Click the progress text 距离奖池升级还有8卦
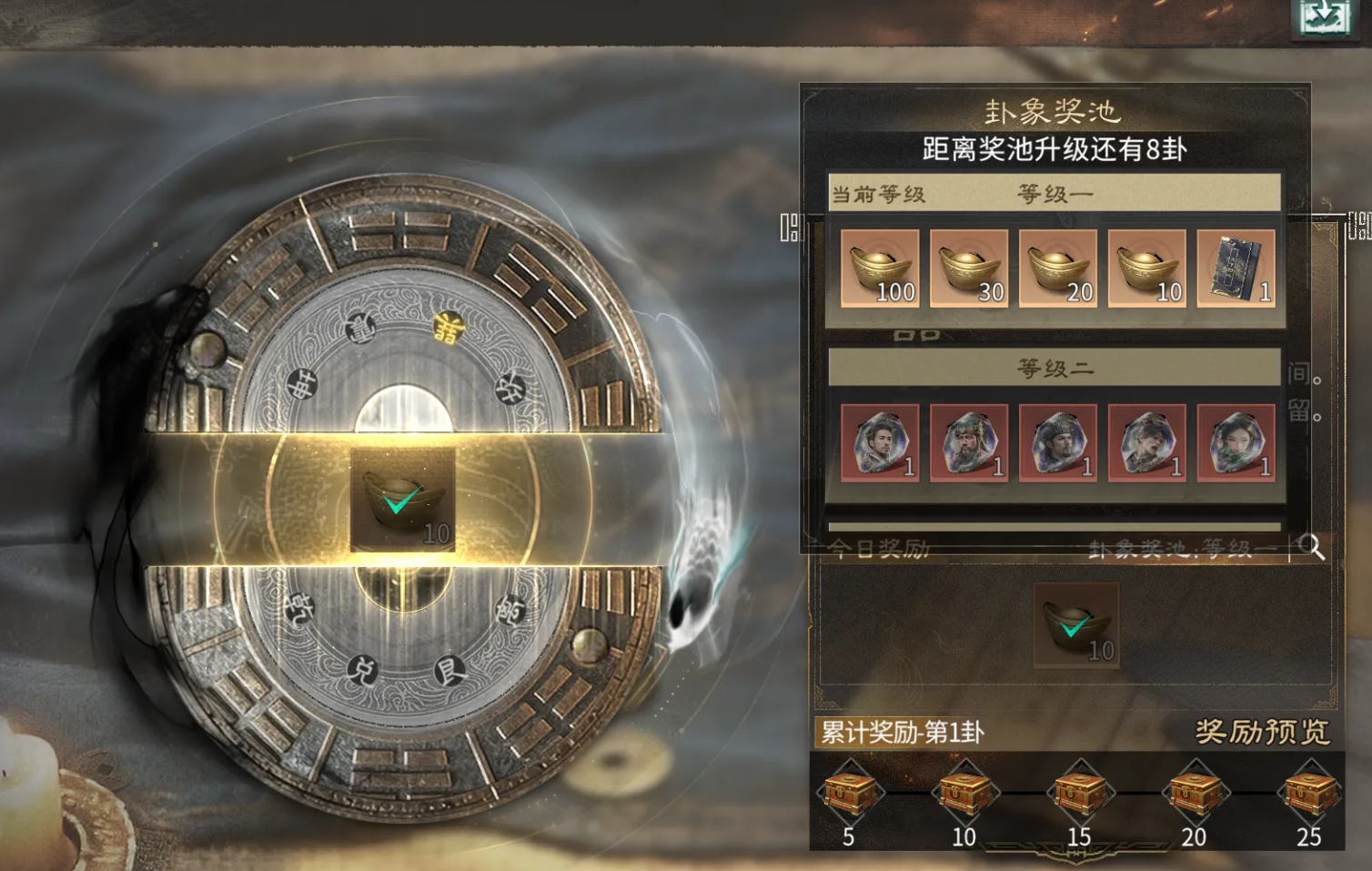The width and height of the screenshot is (1372, 871). coord(1051,146)
